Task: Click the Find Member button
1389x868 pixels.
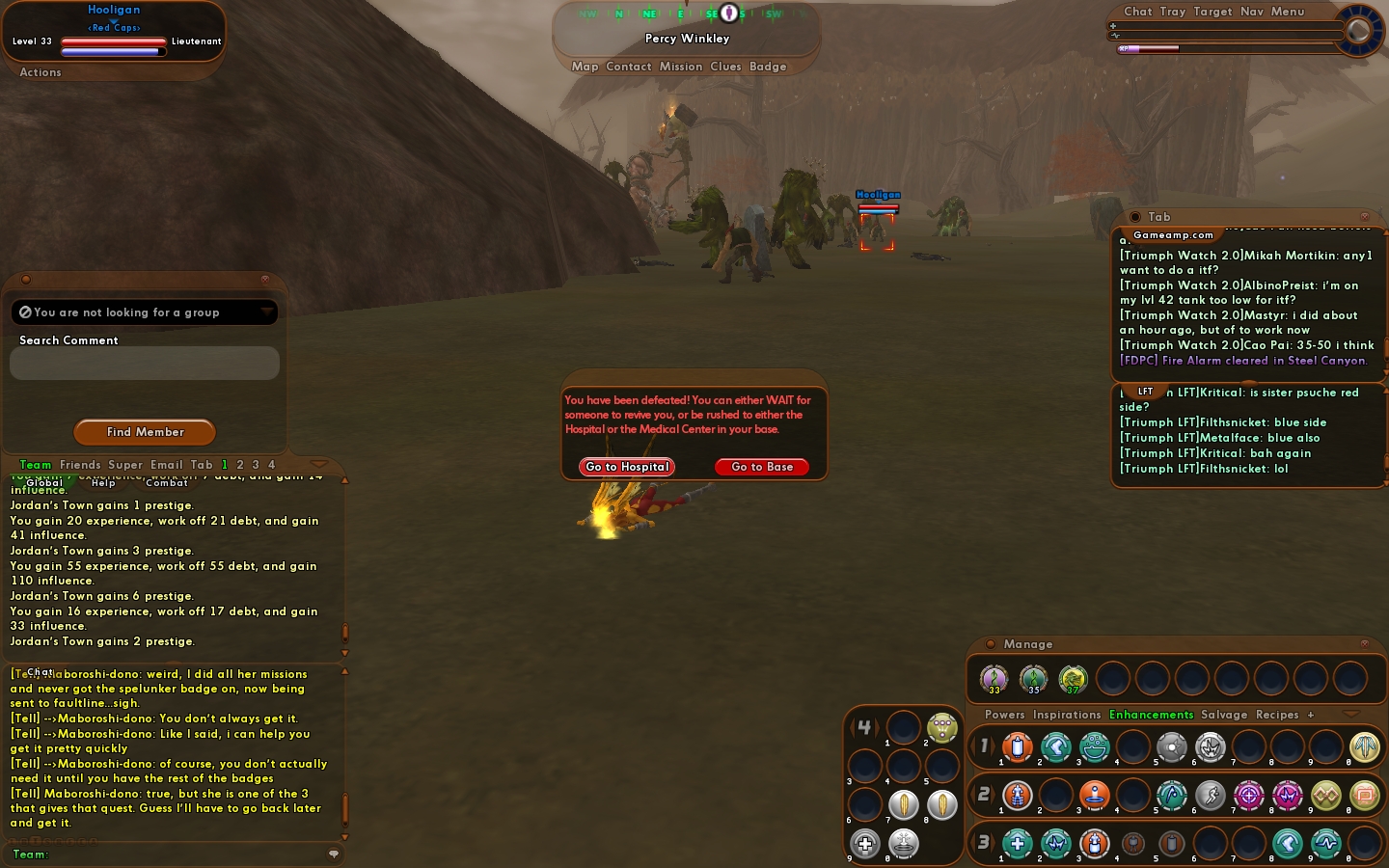Action: pos(145,432)
